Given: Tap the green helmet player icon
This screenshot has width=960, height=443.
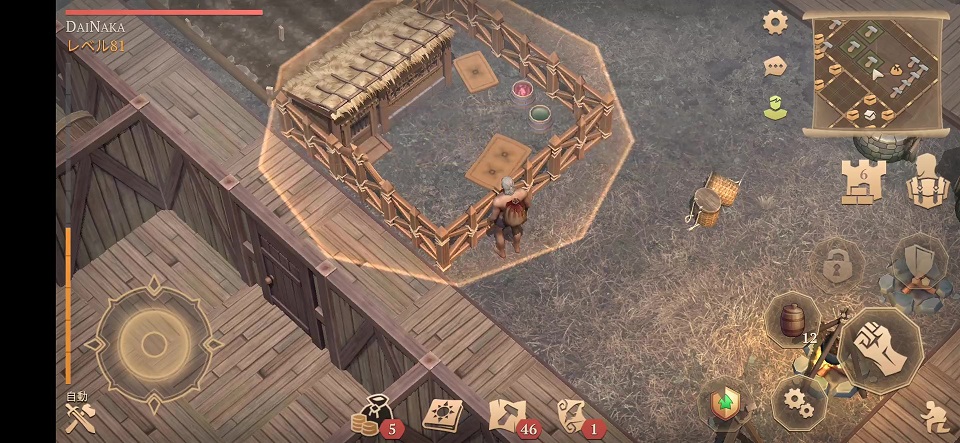Looking at the screenshot, I should coord(775,107).
